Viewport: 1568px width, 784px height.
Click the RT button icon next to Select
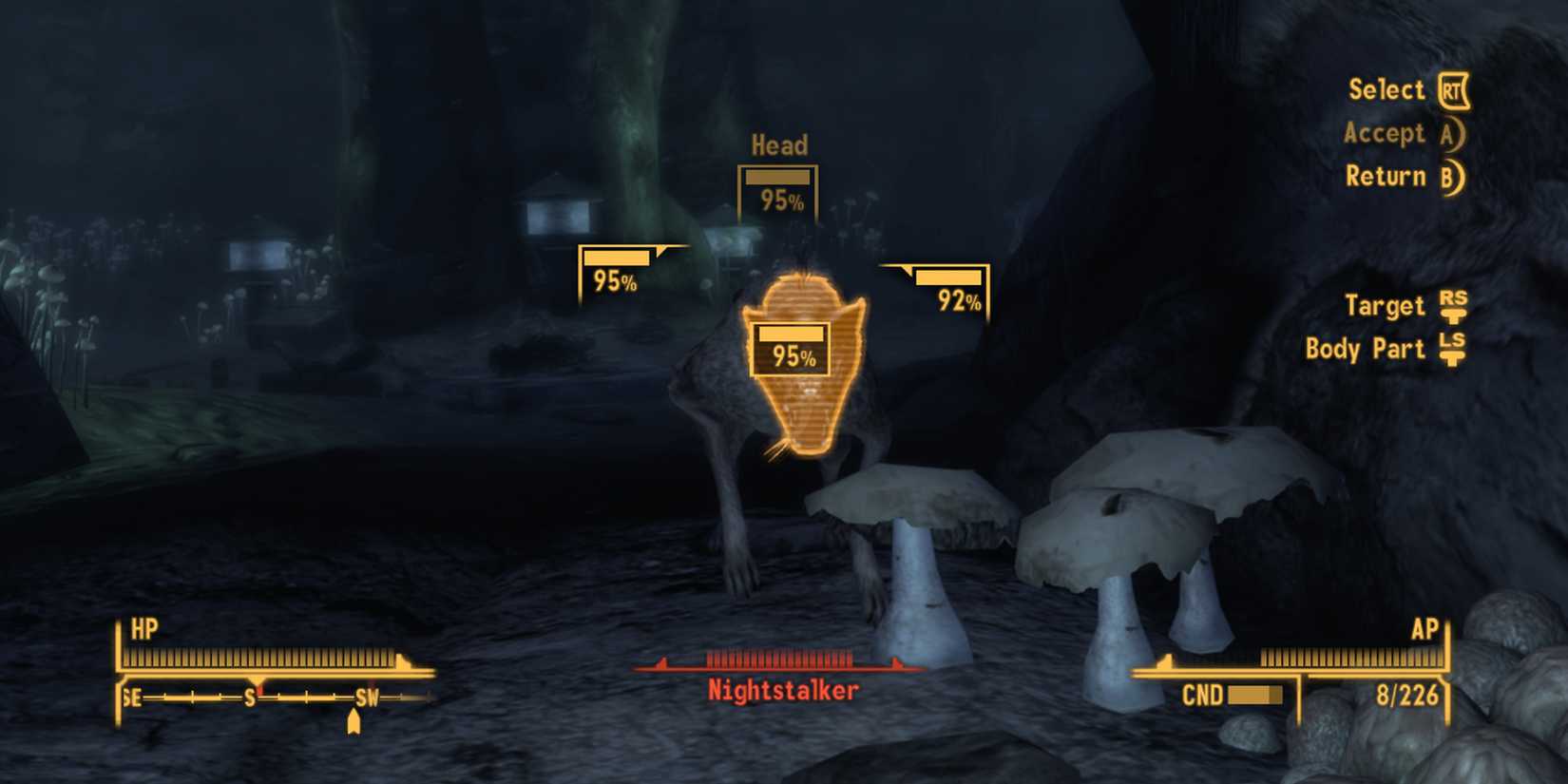click(x=1453, y=89)
